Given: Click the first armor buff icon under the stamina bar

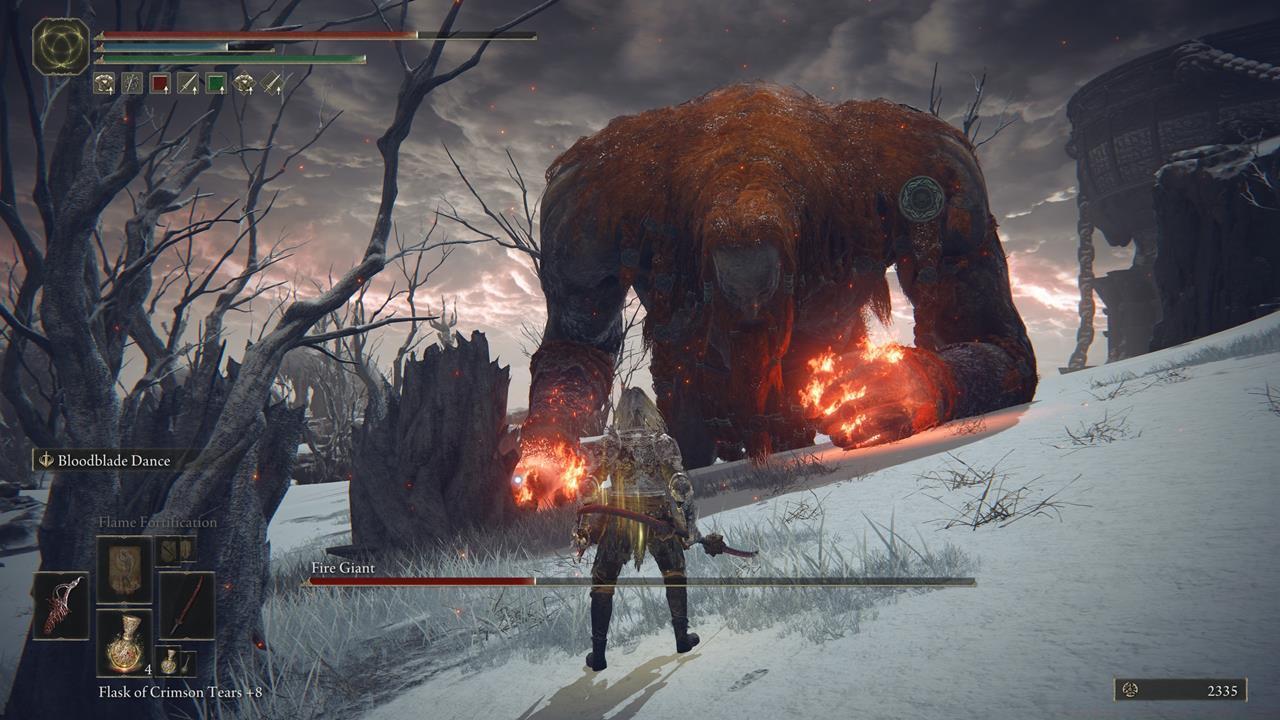Looking at the screenshot, I should [x=103, y=82].
